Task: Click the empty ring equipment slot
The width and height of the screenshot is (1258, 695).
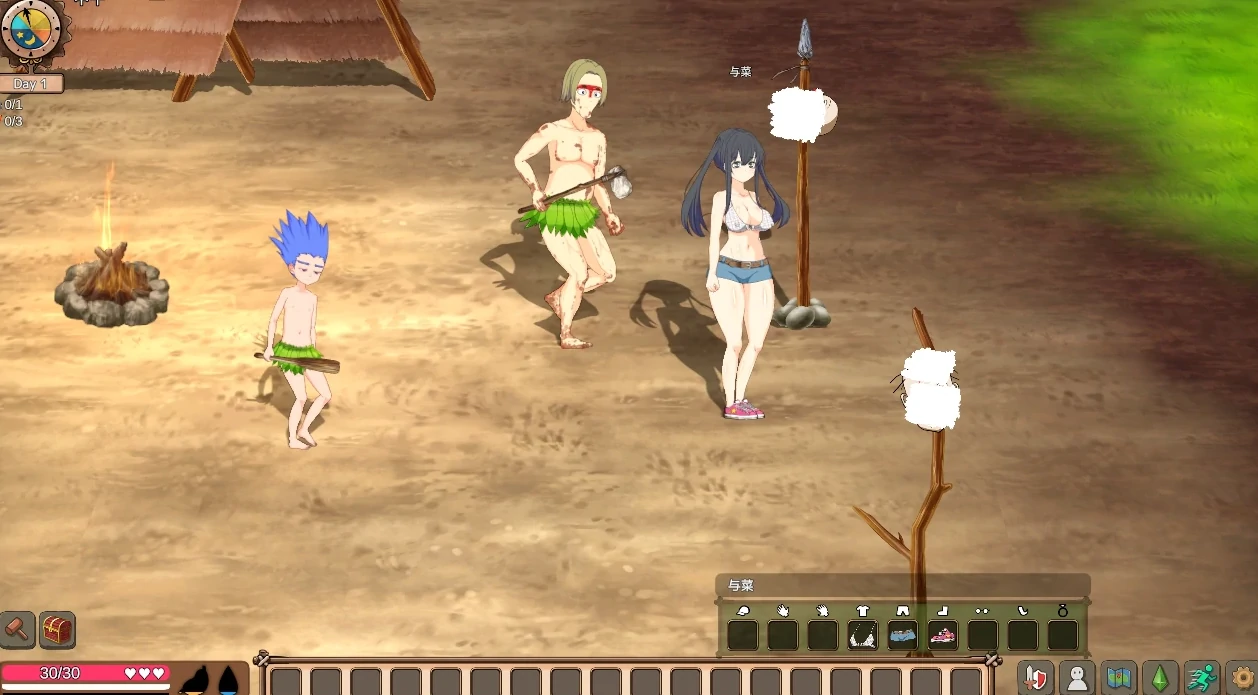Action: point(1063,635)
